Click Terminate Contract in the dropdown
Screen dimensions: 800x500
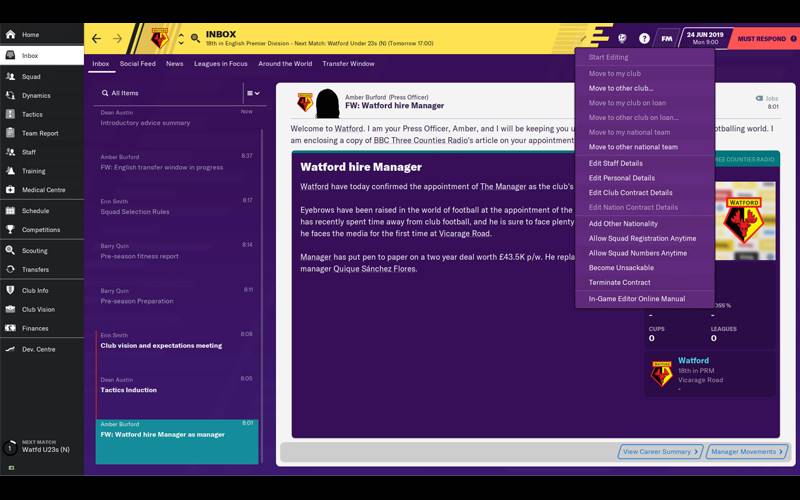click(620, 283)
